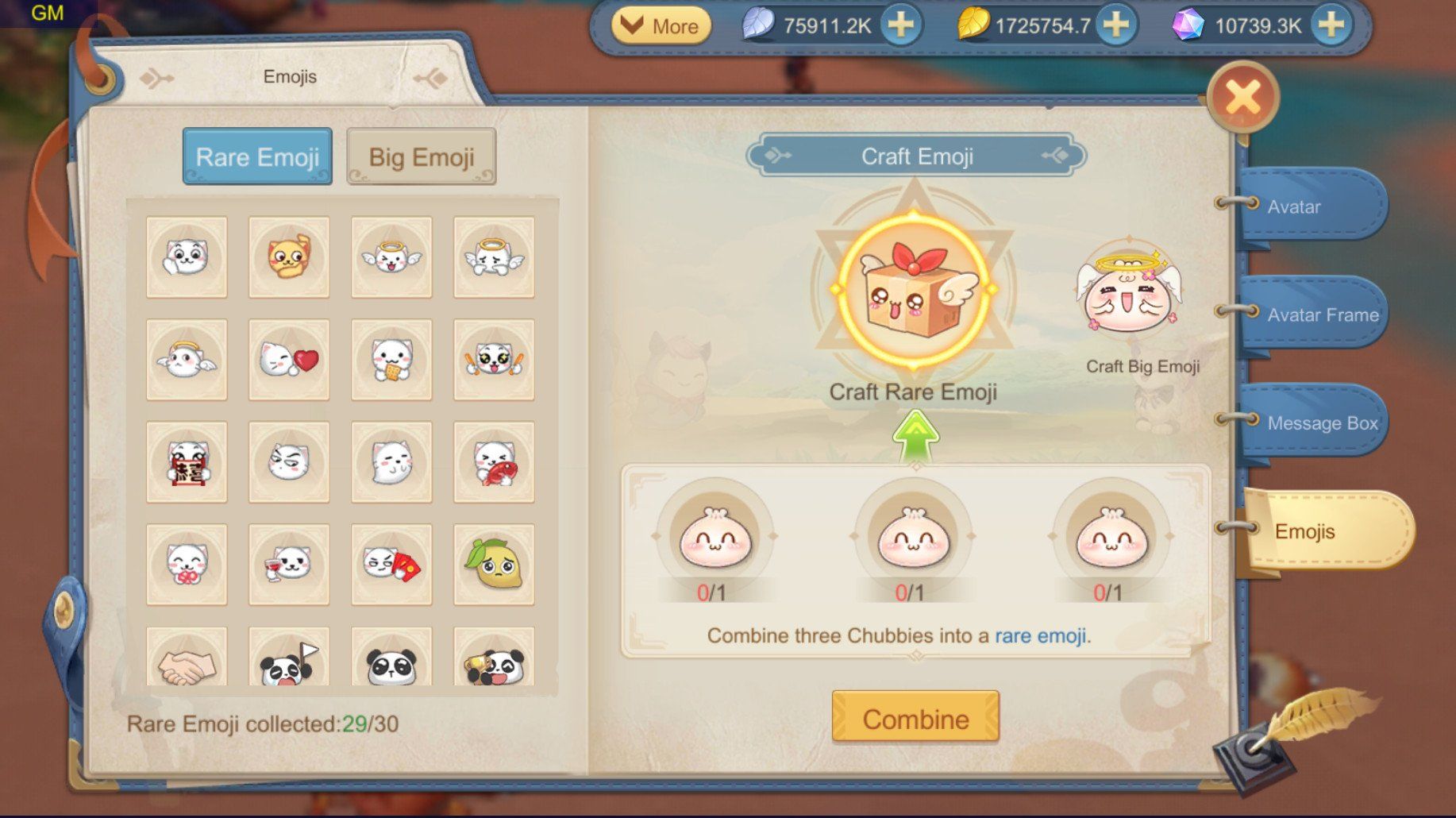Add more silver feather currency
Screen dimensions: 1456x818
(x=900, y=25)
